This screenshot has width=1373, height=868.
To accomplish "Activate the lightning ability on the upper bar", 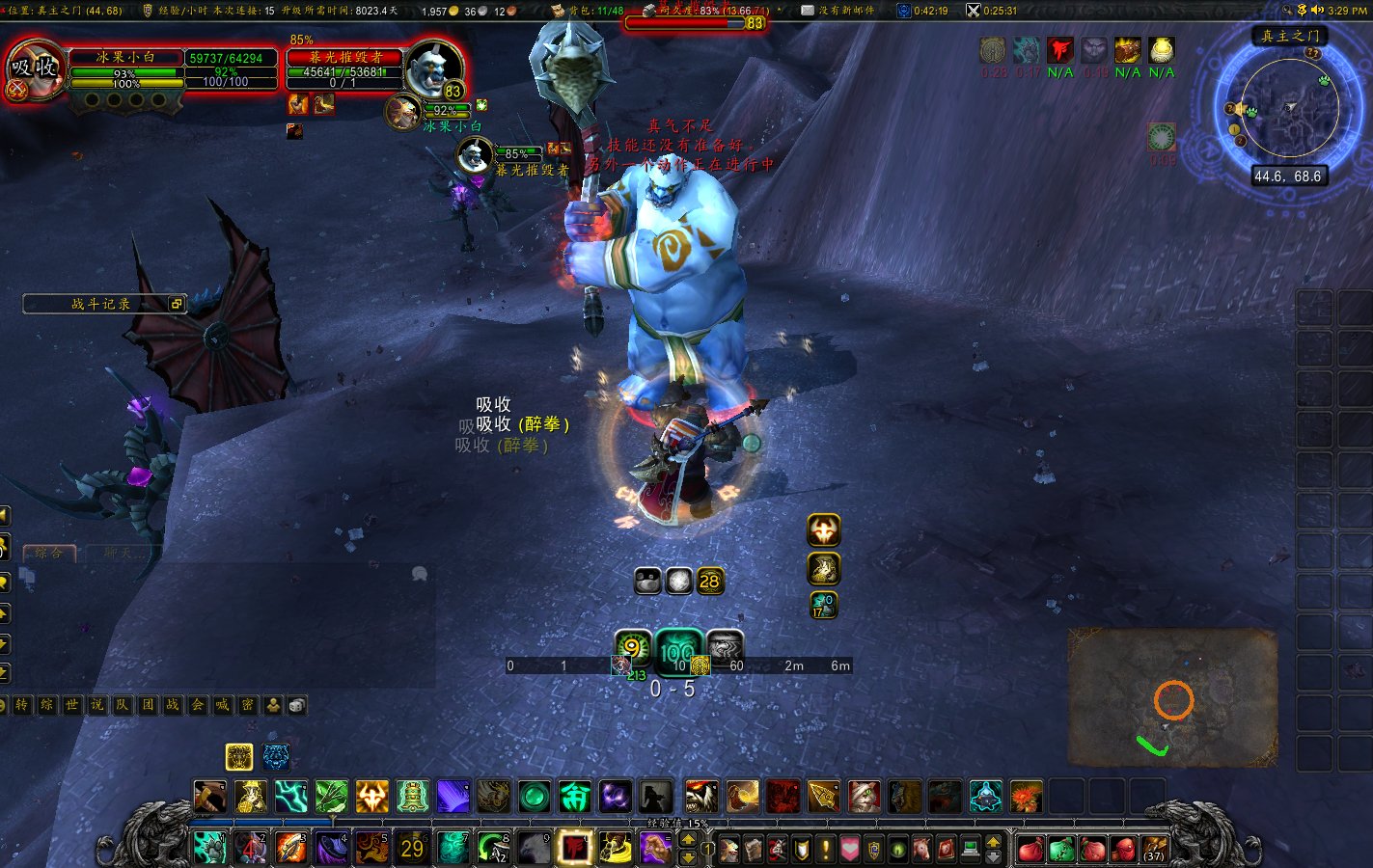I will (291, 797).
